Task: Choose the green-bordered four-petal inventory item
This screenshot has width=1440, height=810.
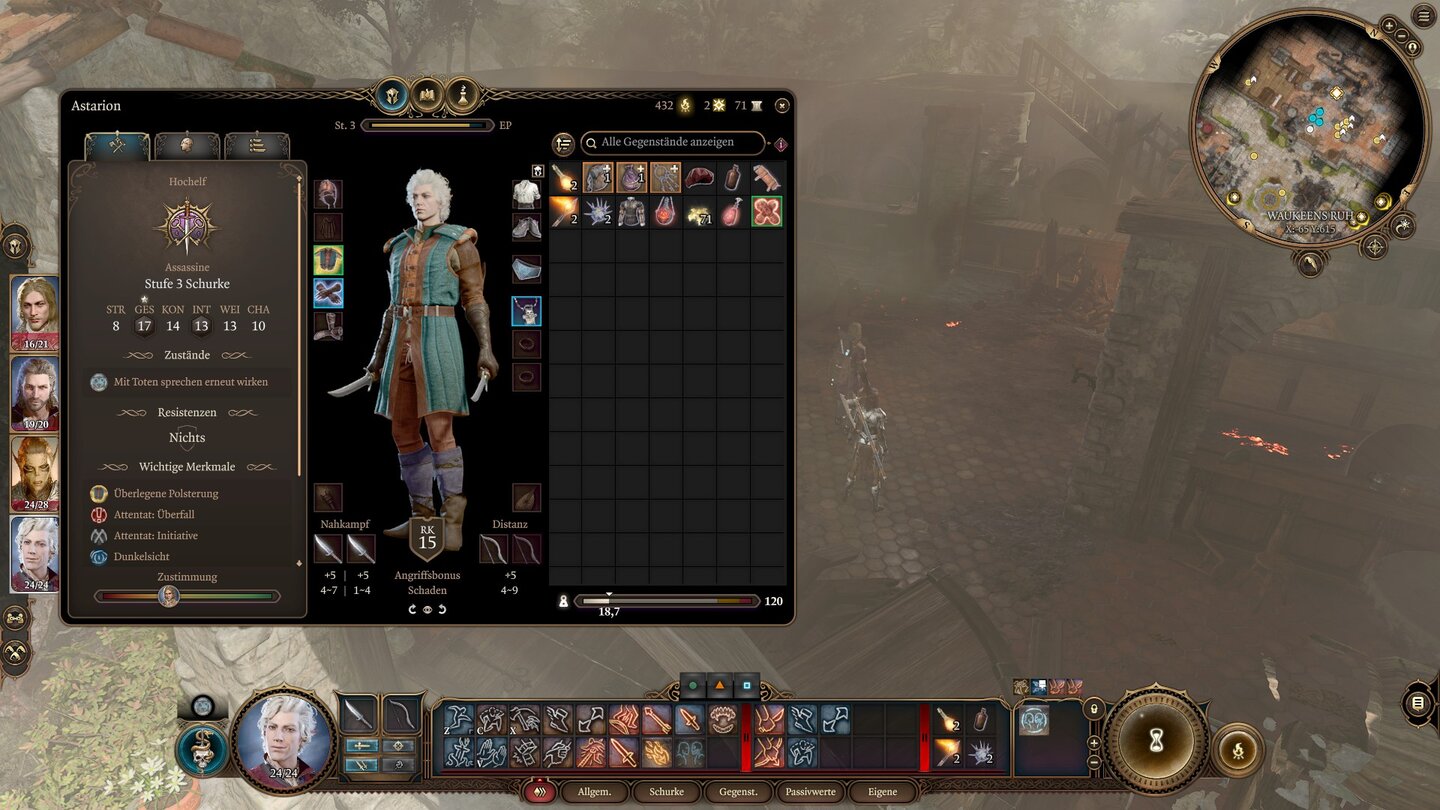Action: (767, 212)
